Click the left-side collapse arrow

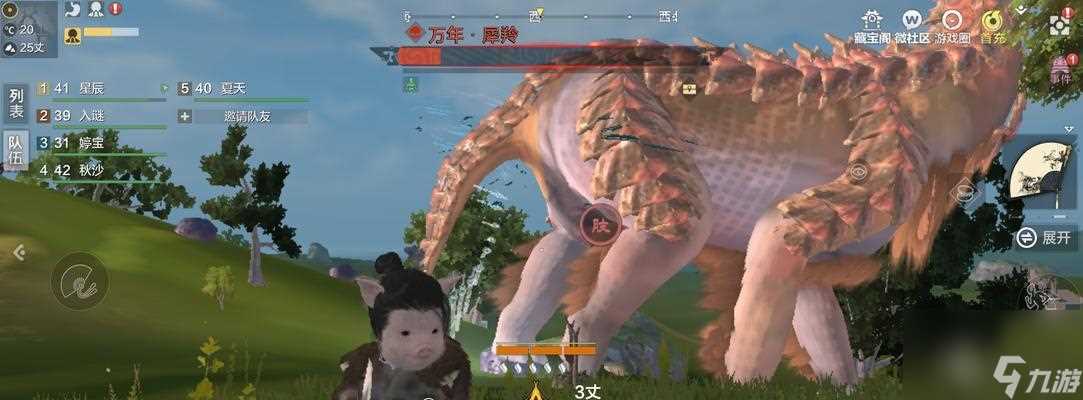(x=18, y=254)
